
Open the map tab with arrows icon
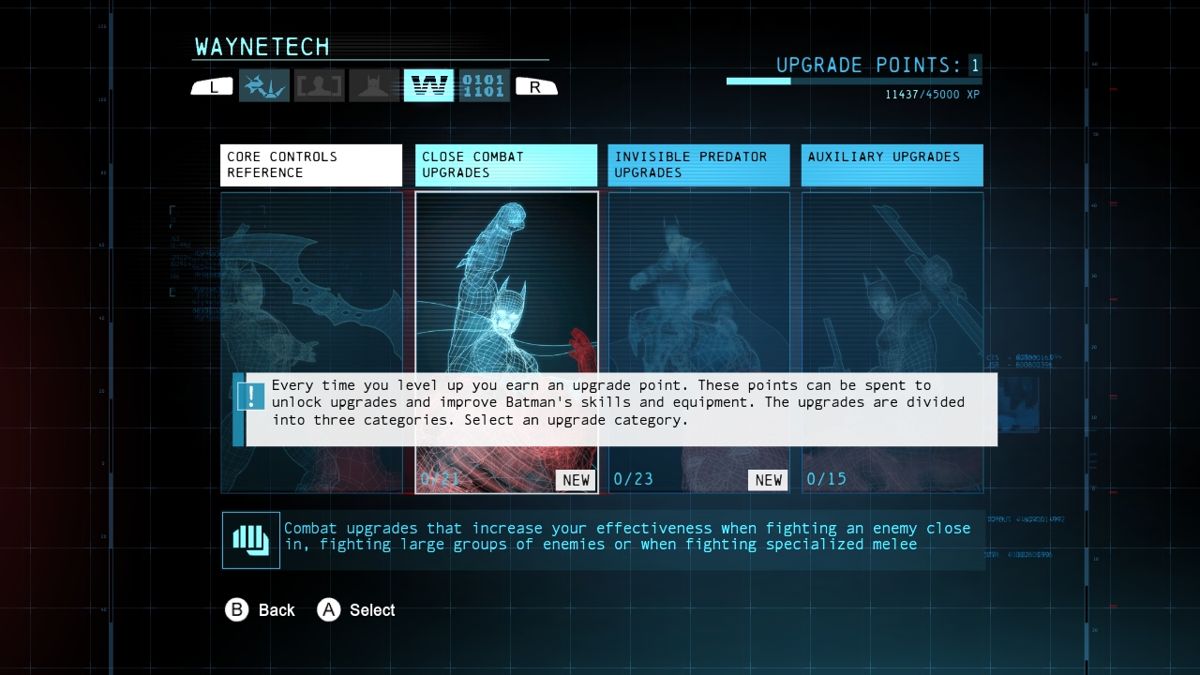coord(264,86)
